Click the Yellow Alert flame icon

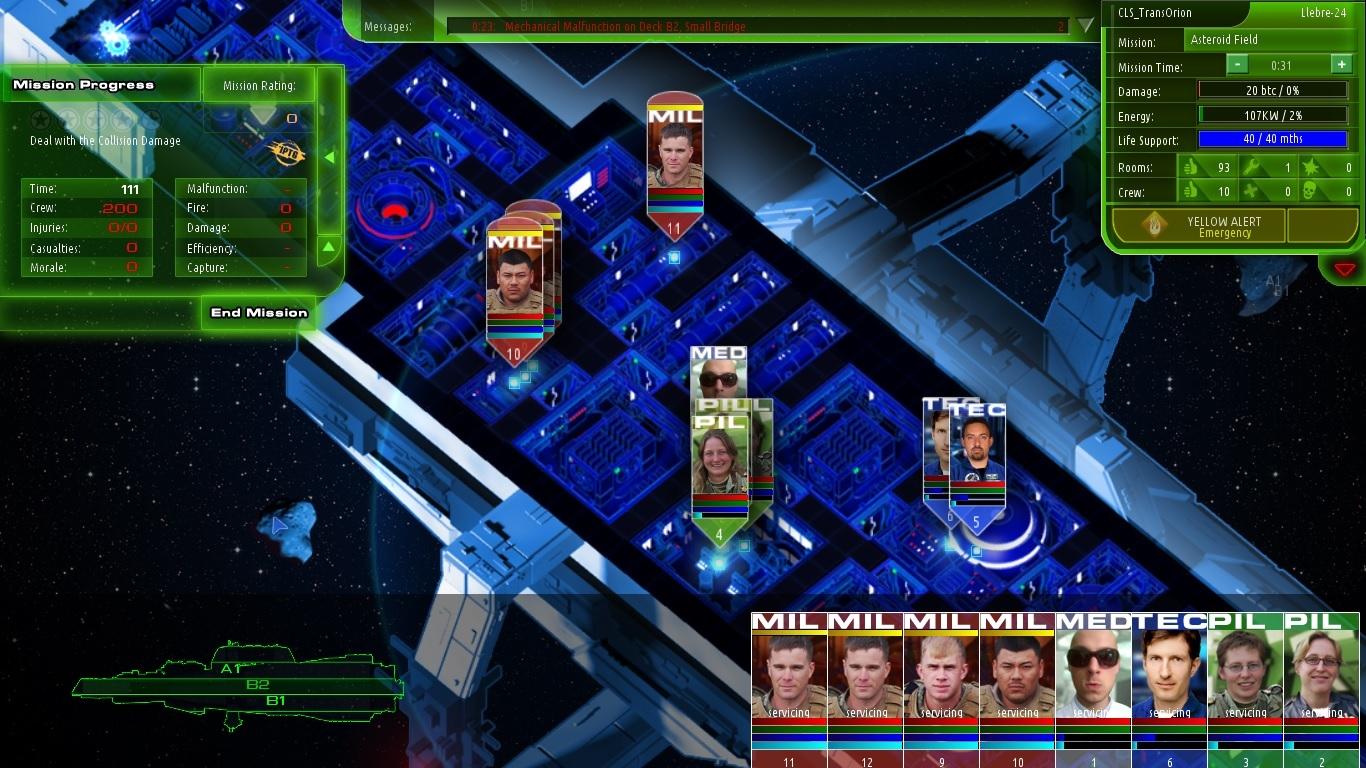1155,225
